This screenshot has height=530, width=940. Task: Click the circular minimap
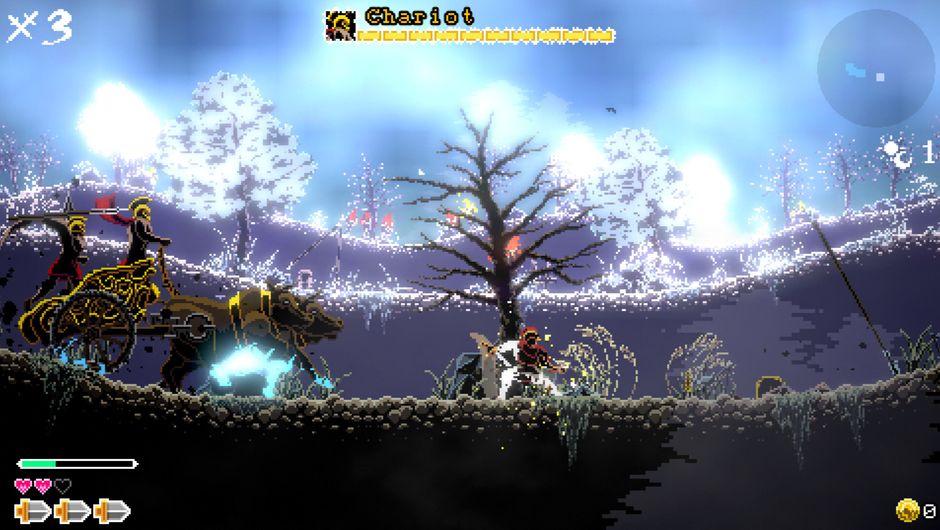pos(876,68)
